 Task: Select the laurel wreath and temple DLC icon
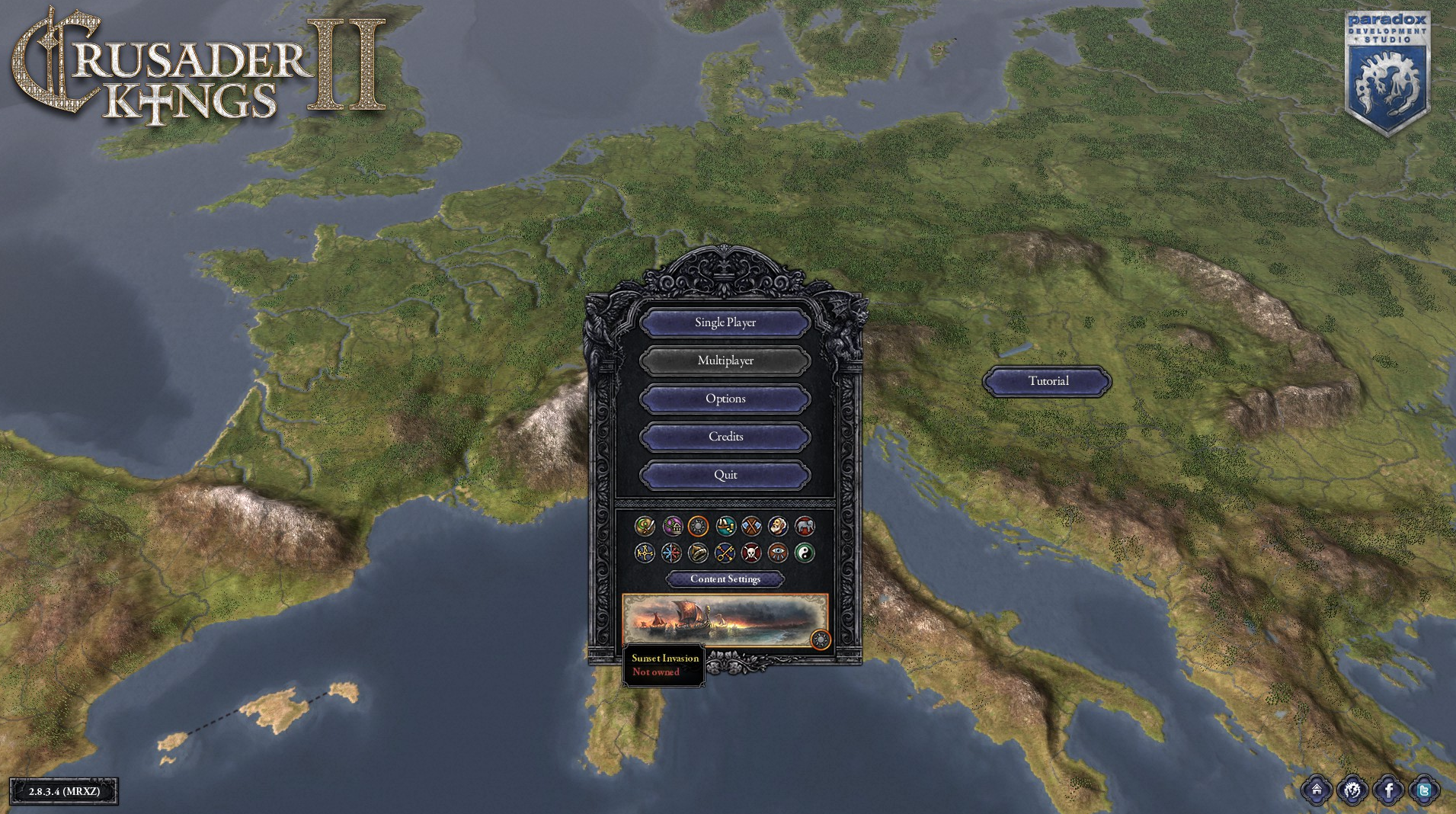pyautogui.click(x=672, y=526)
